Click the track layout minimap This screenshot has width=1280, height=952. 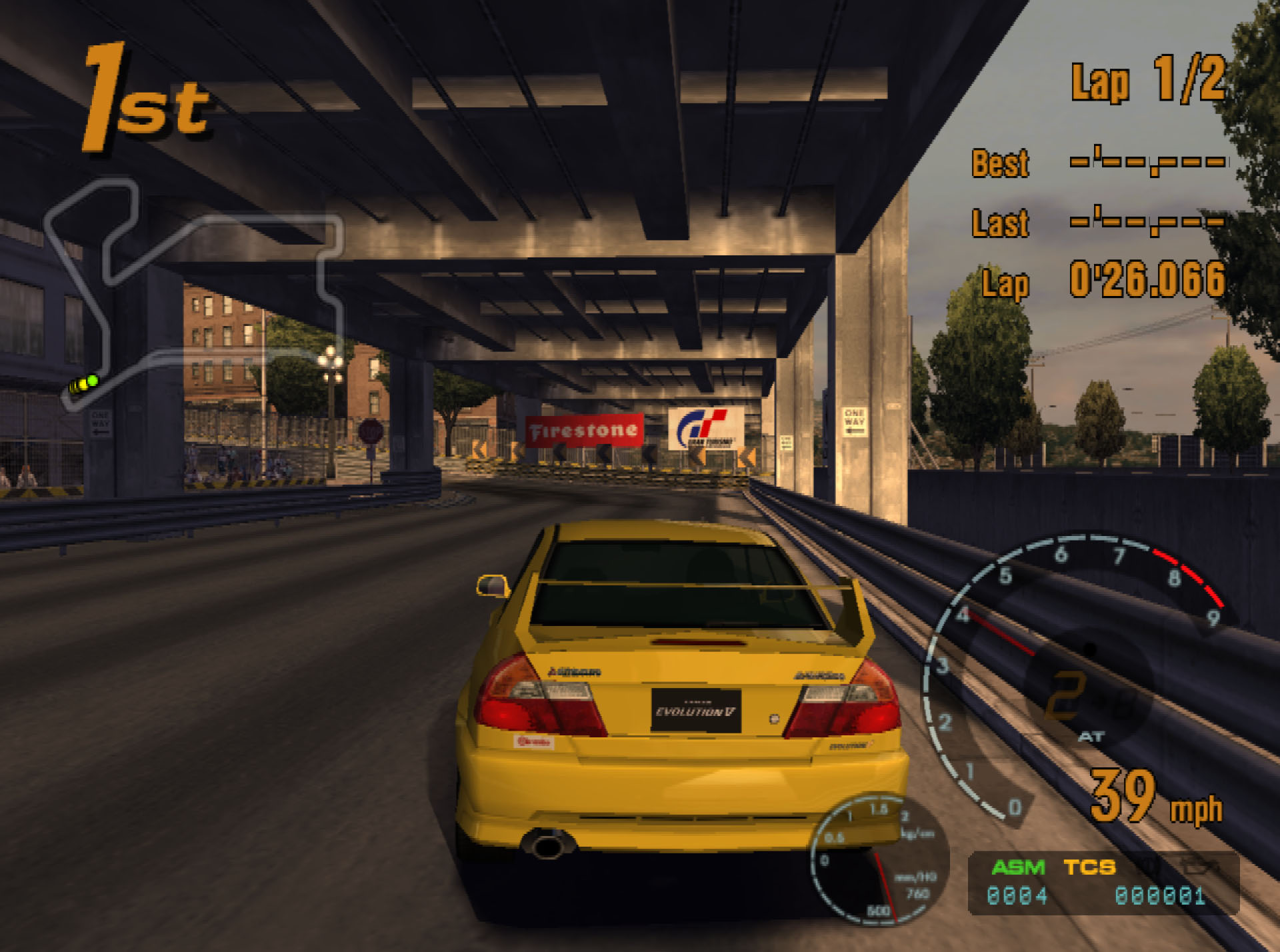pos(193,293)
